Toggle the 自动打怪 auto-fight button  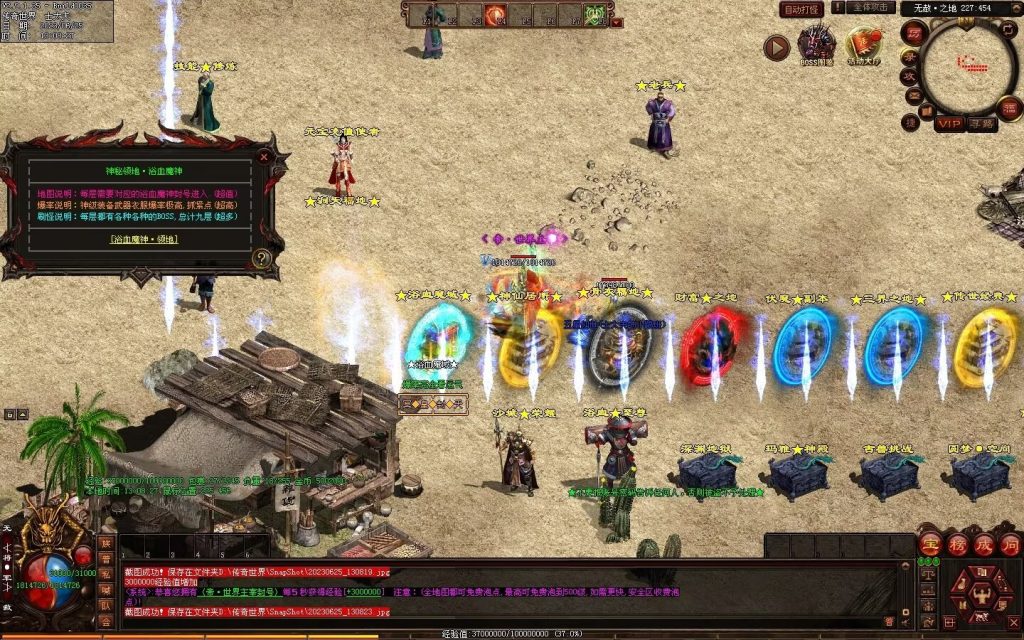[802, 9]
